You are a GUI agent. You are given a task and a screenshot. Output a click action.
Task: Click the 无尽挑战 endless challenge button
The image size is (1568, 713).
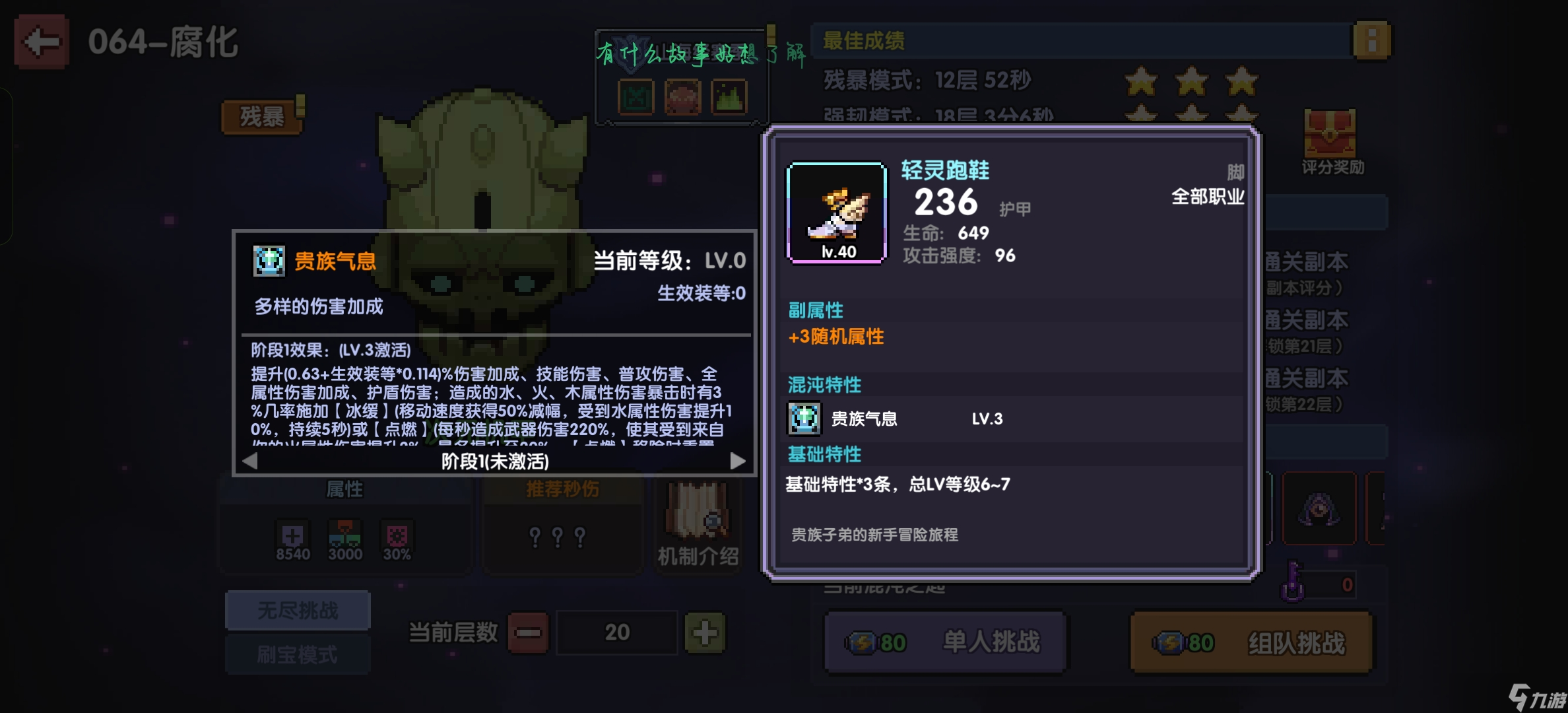click(298, 609)
